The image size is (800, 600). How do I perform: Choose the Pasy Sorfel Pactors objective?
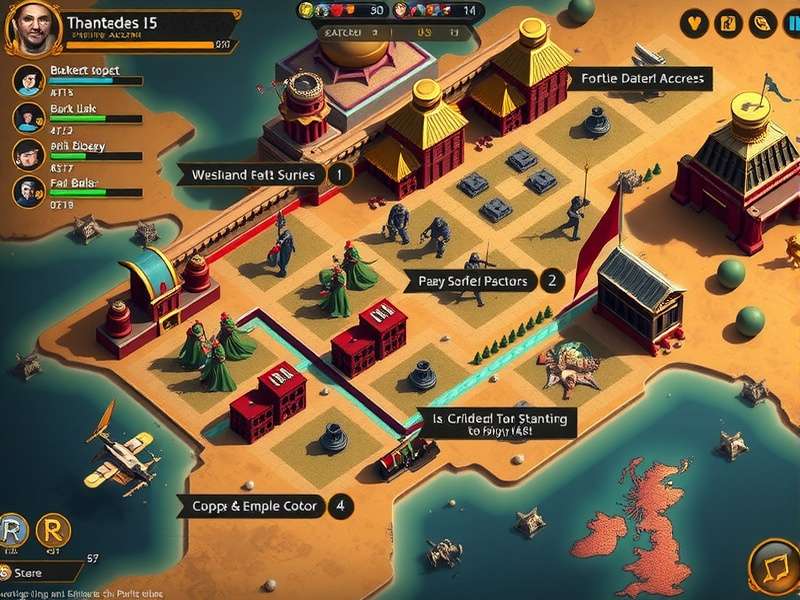pos(474,282)
